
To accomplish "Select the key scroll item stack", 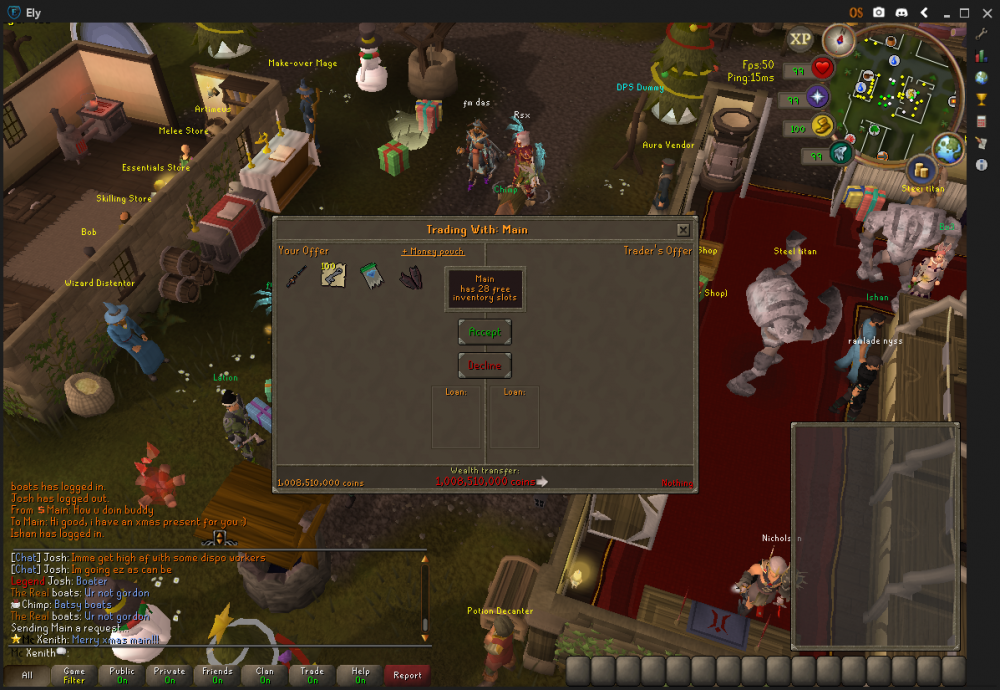I will (333, 275).
